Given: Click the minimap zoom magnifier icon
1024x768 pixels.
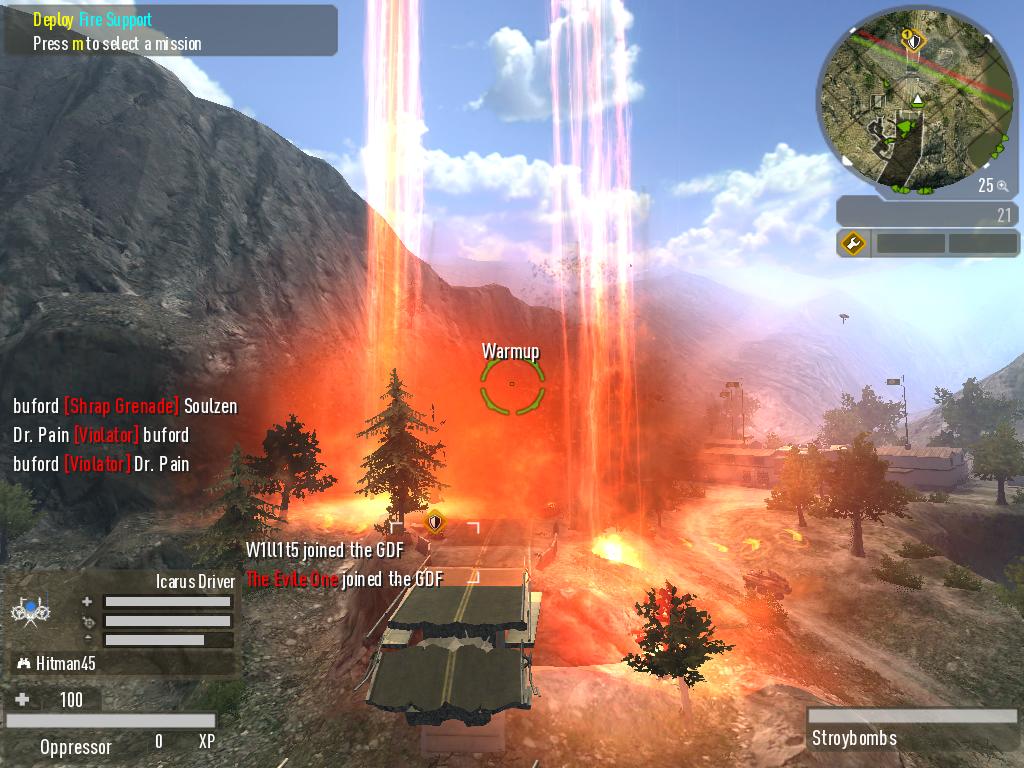Looking at the screenshot, I should 1002,185.
